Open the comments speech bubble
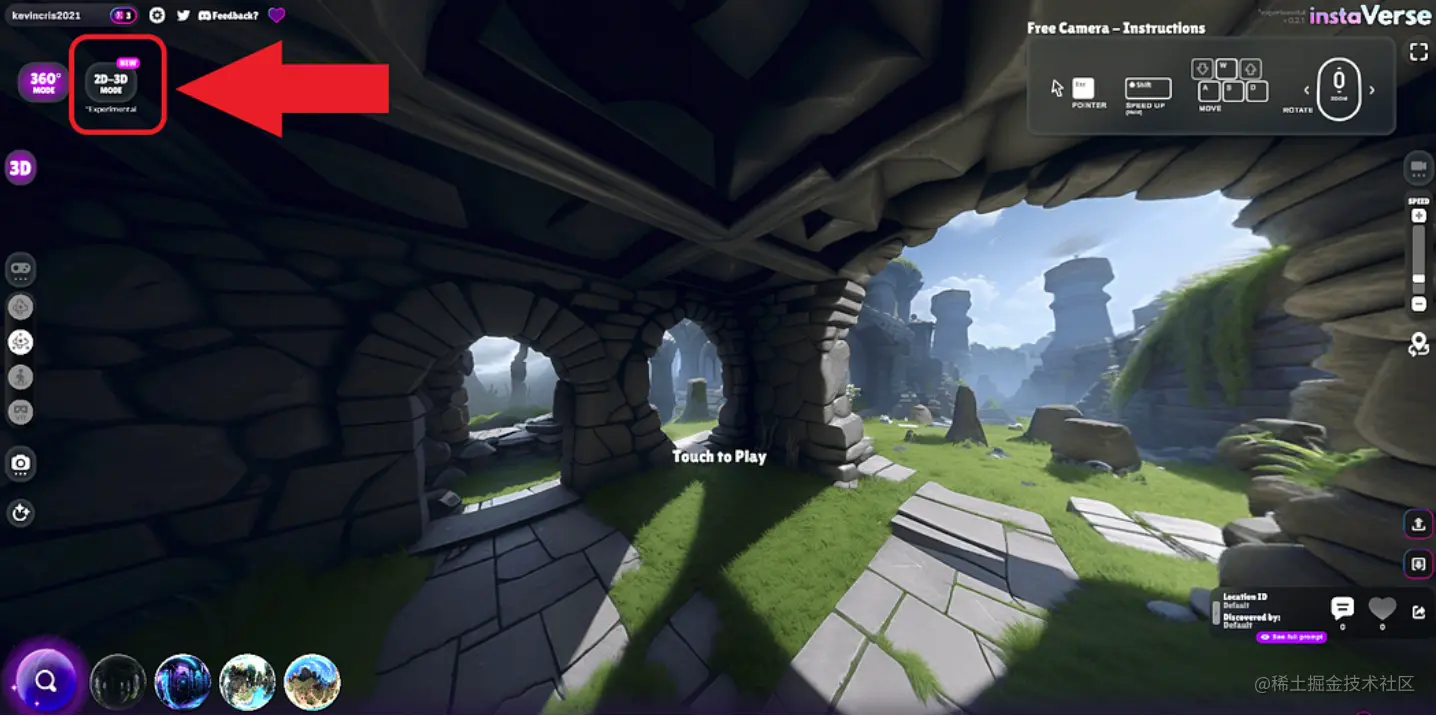 click(1342, 607)
